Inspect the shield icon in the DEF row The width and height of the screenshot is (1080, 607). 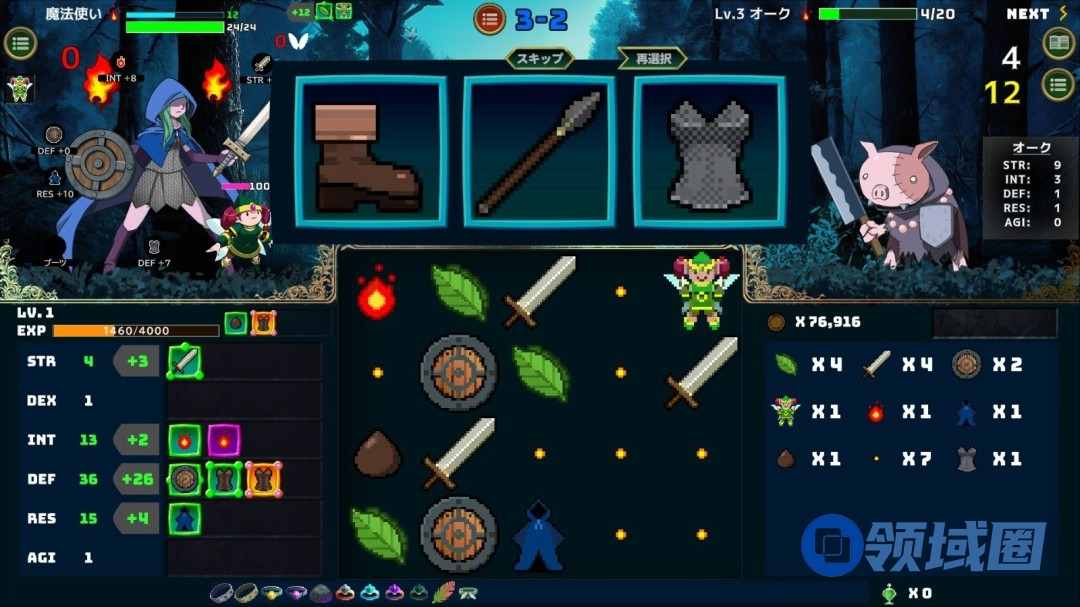(x=184, y=479)
